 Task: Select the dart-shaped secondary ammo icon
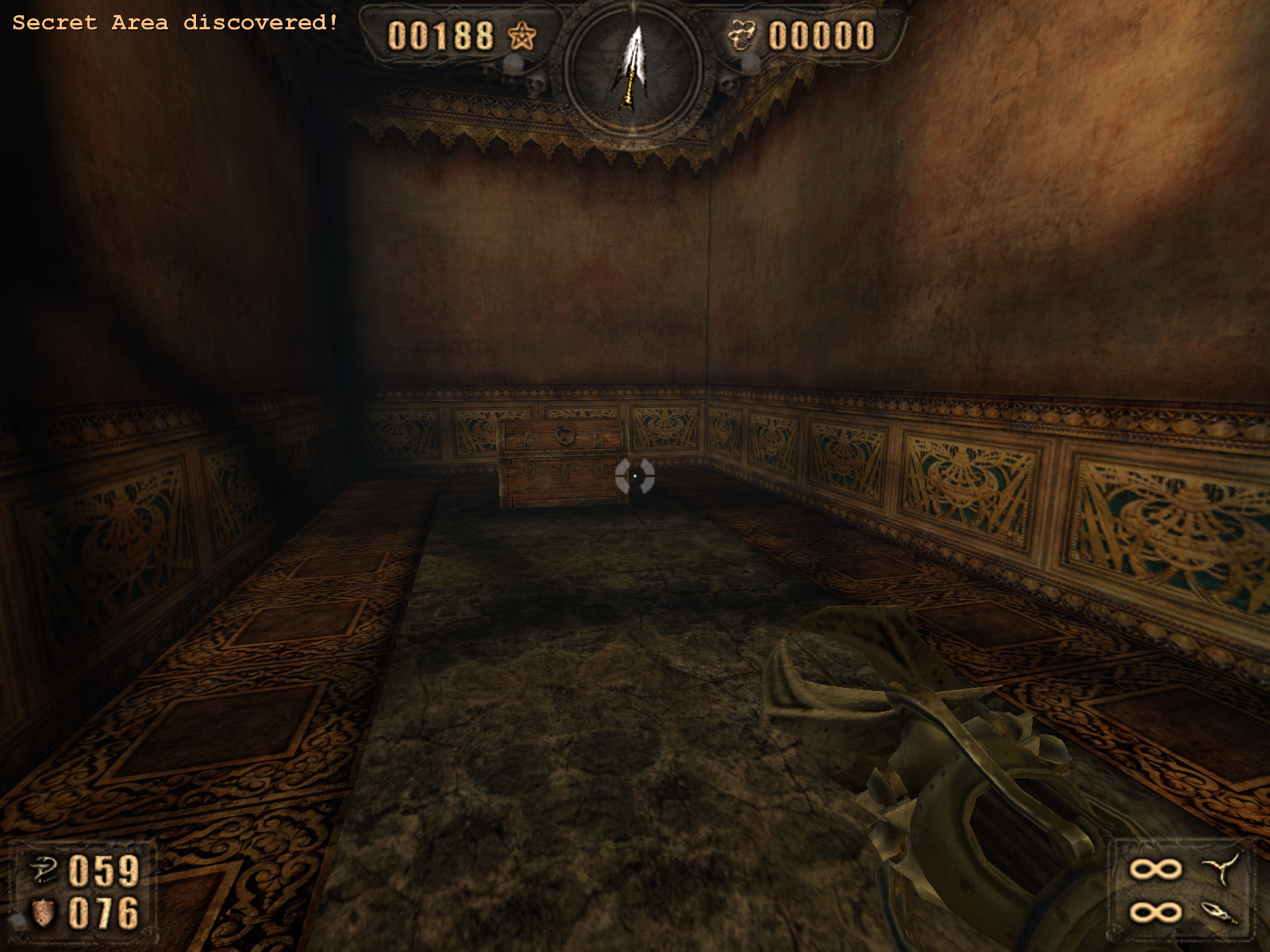click(x=1220, y=912)
